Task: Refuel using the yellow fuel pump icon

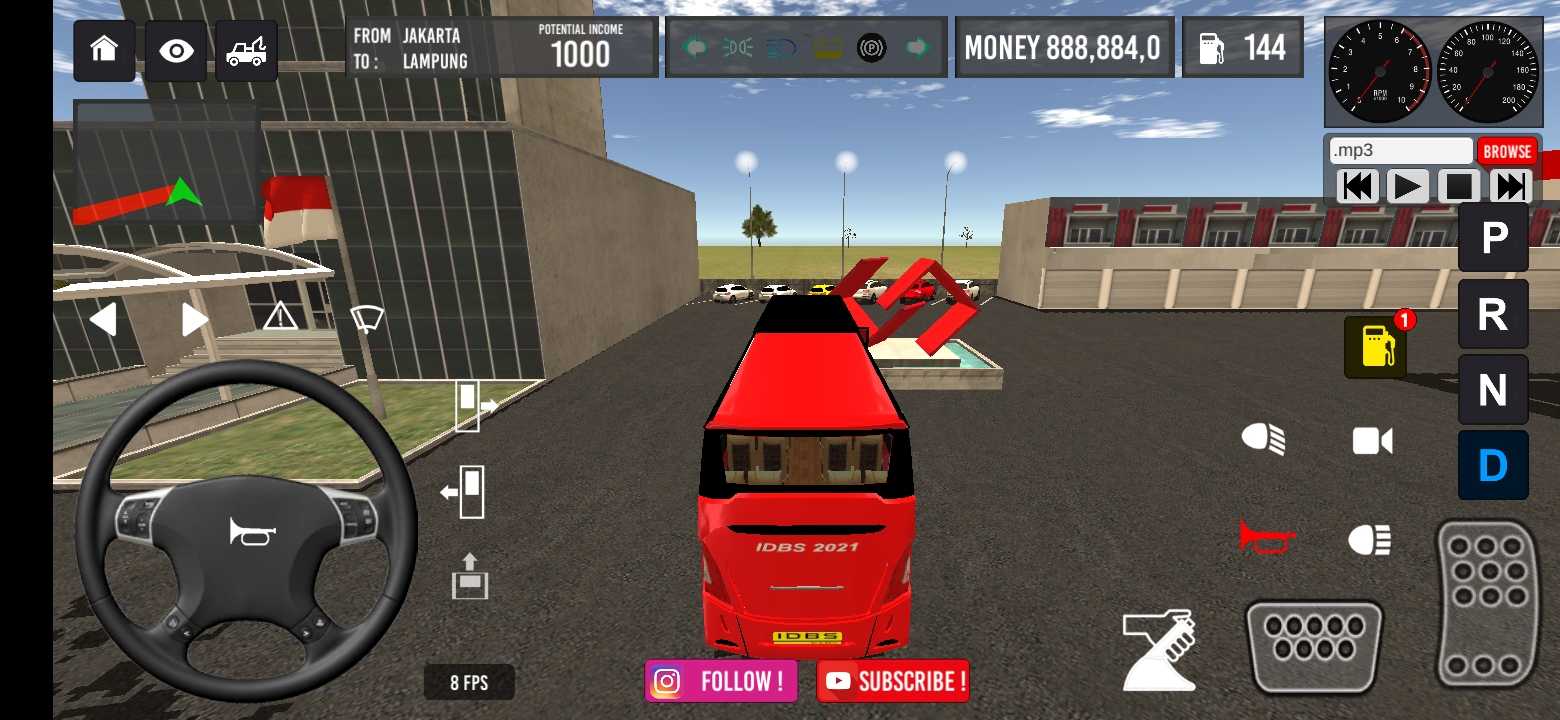Action: click(x=1376, y=347)
